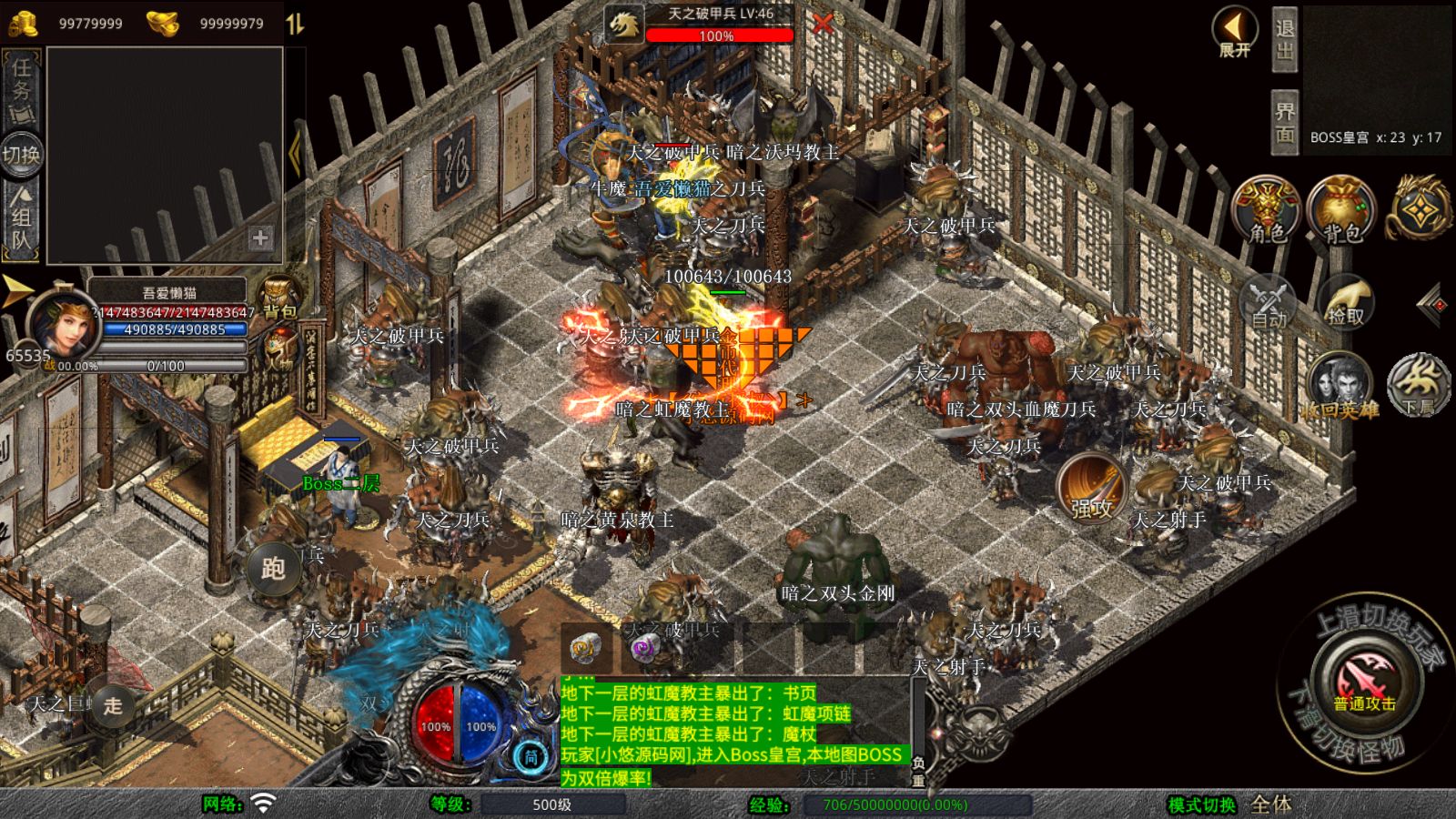Switch to the 组队 team tab
This screenshot has width=1456, height=819.
point(21,217)
